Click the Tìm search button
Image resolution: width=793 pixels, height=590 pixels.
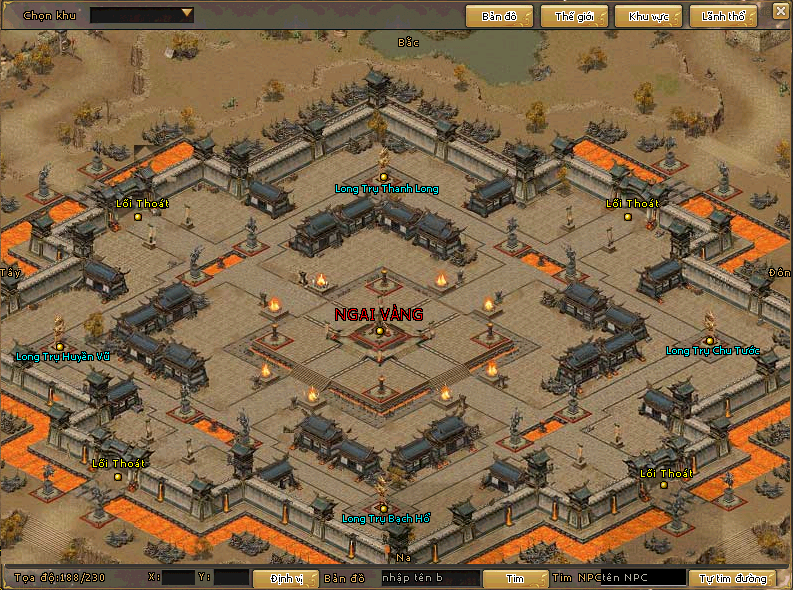[x=514, y=578]
